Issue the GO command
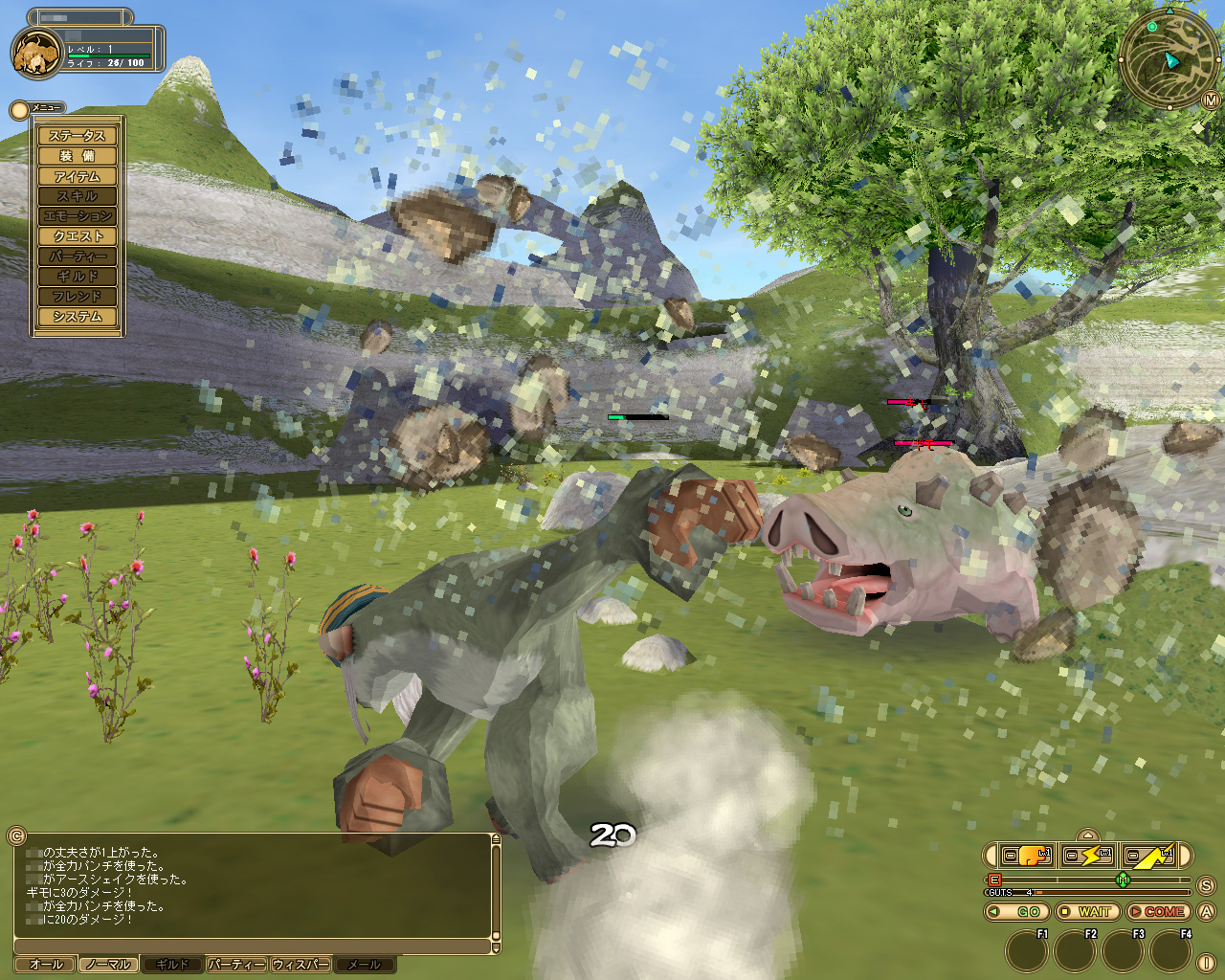The width and height of the screenshot is (1225, 980). point(1016,912)
